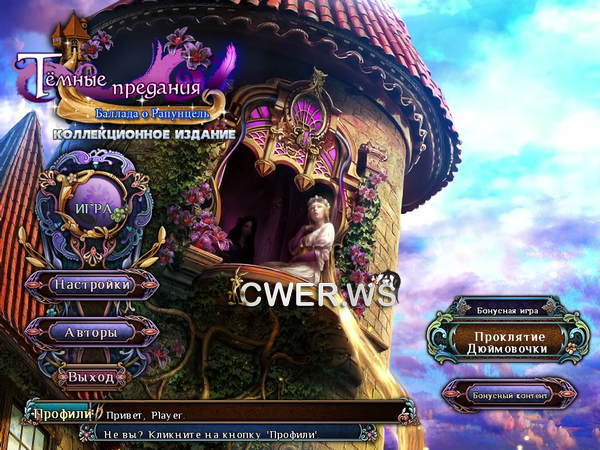Choose Выход to exit the game
The height and width of the screenshot is (450, 600).
pyautogui.click(x=93, y=377)
